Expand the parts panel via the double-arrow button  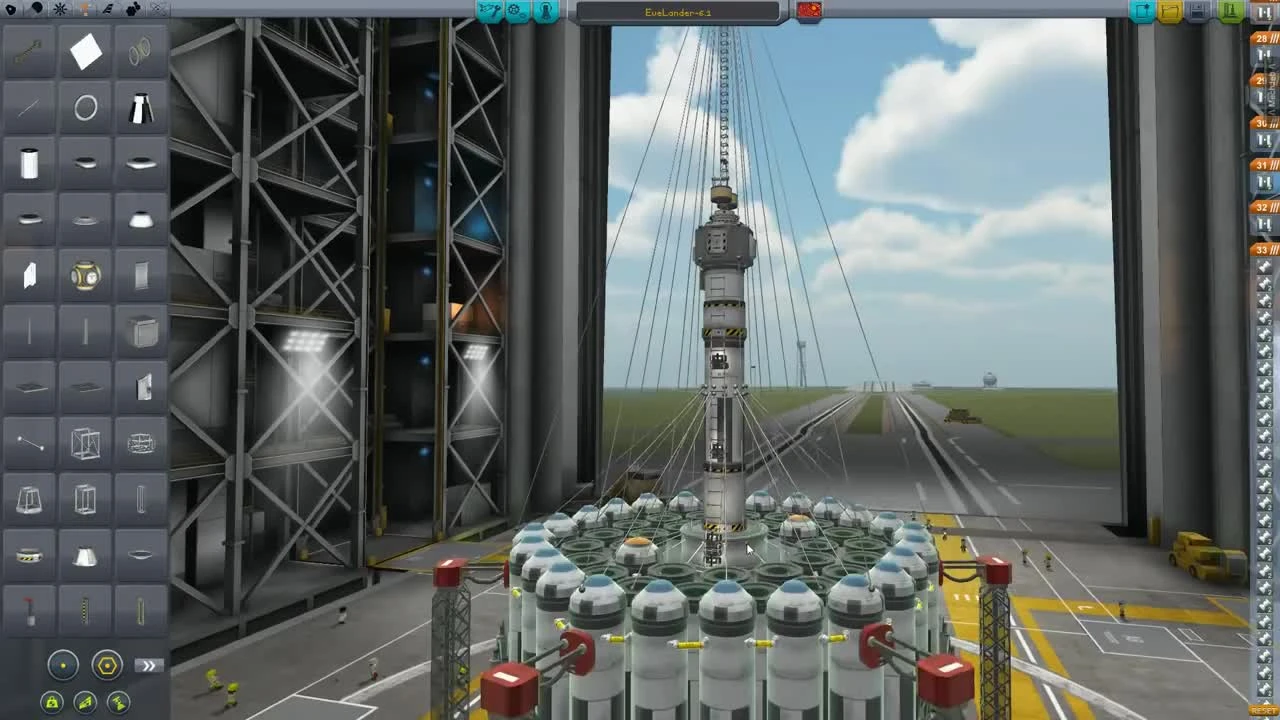pos(148,664)
